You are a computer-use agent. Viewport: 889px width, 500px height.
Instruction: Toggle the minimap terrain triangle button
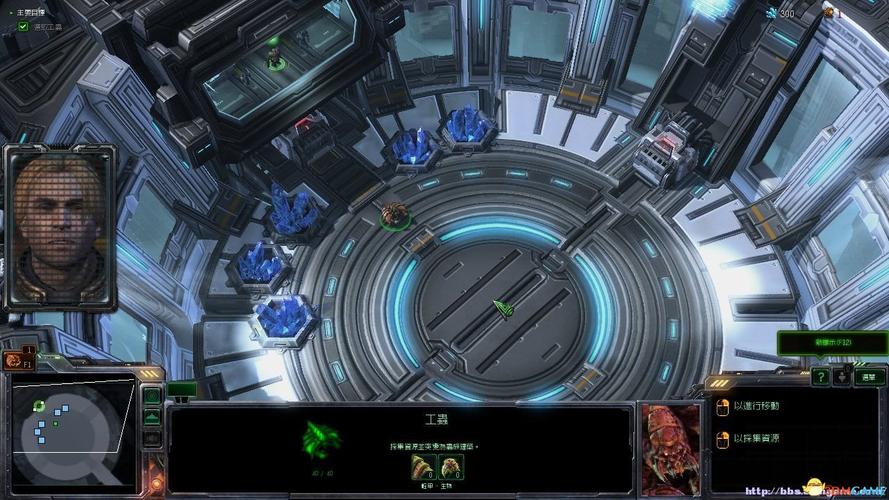tap(152, 417)
